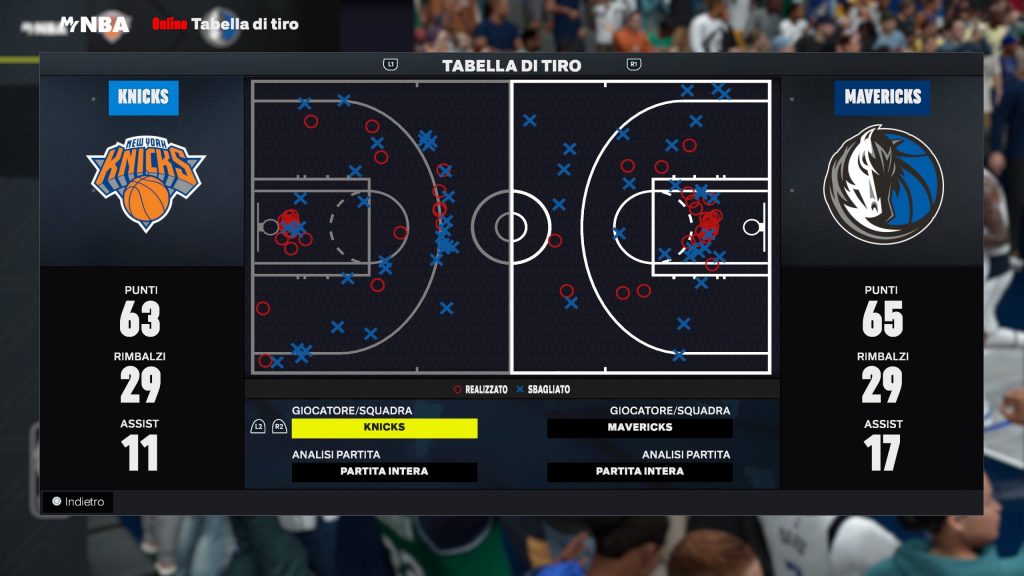
Task: Open Partita Intera selector beneath the Knicks field
Action: [384, 472]
